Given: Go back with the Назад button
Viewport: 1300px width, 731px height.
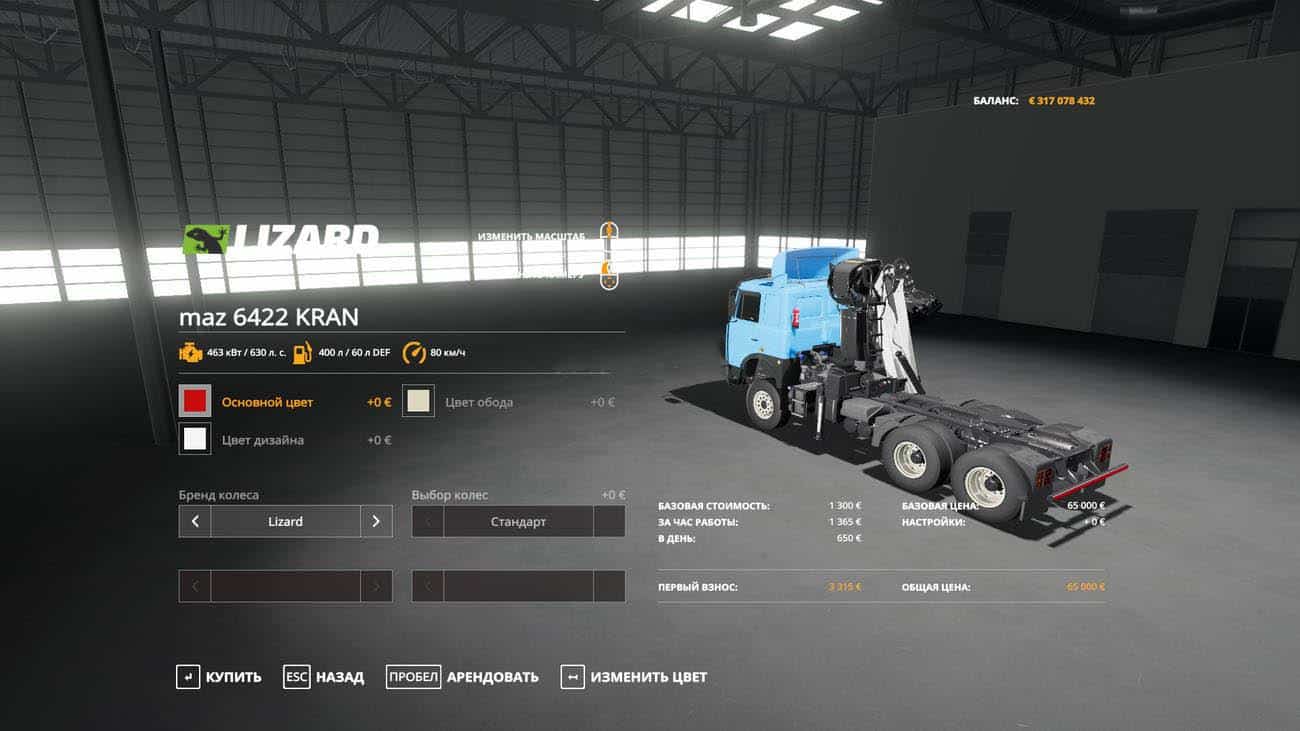Looking at the screenshot, I should point(324,677).
